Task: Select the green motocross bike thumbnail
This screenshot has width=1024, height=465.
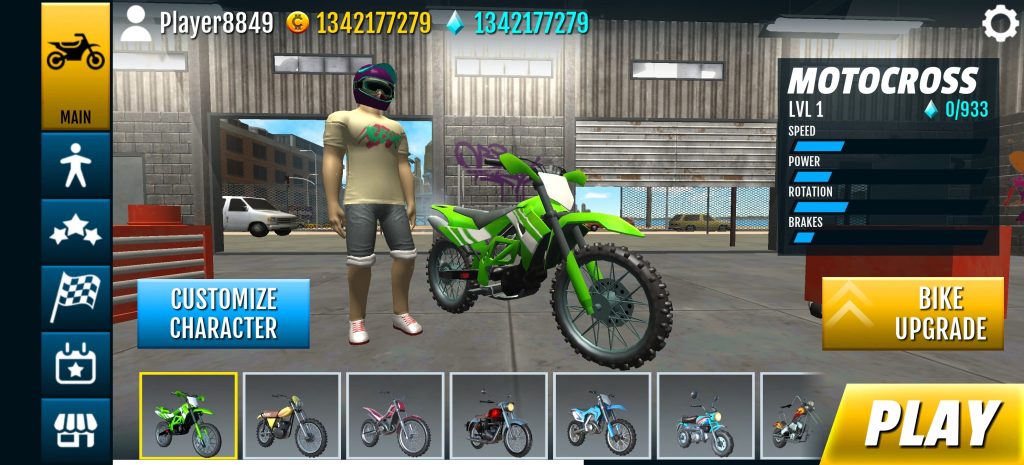Action: point(188,416)
